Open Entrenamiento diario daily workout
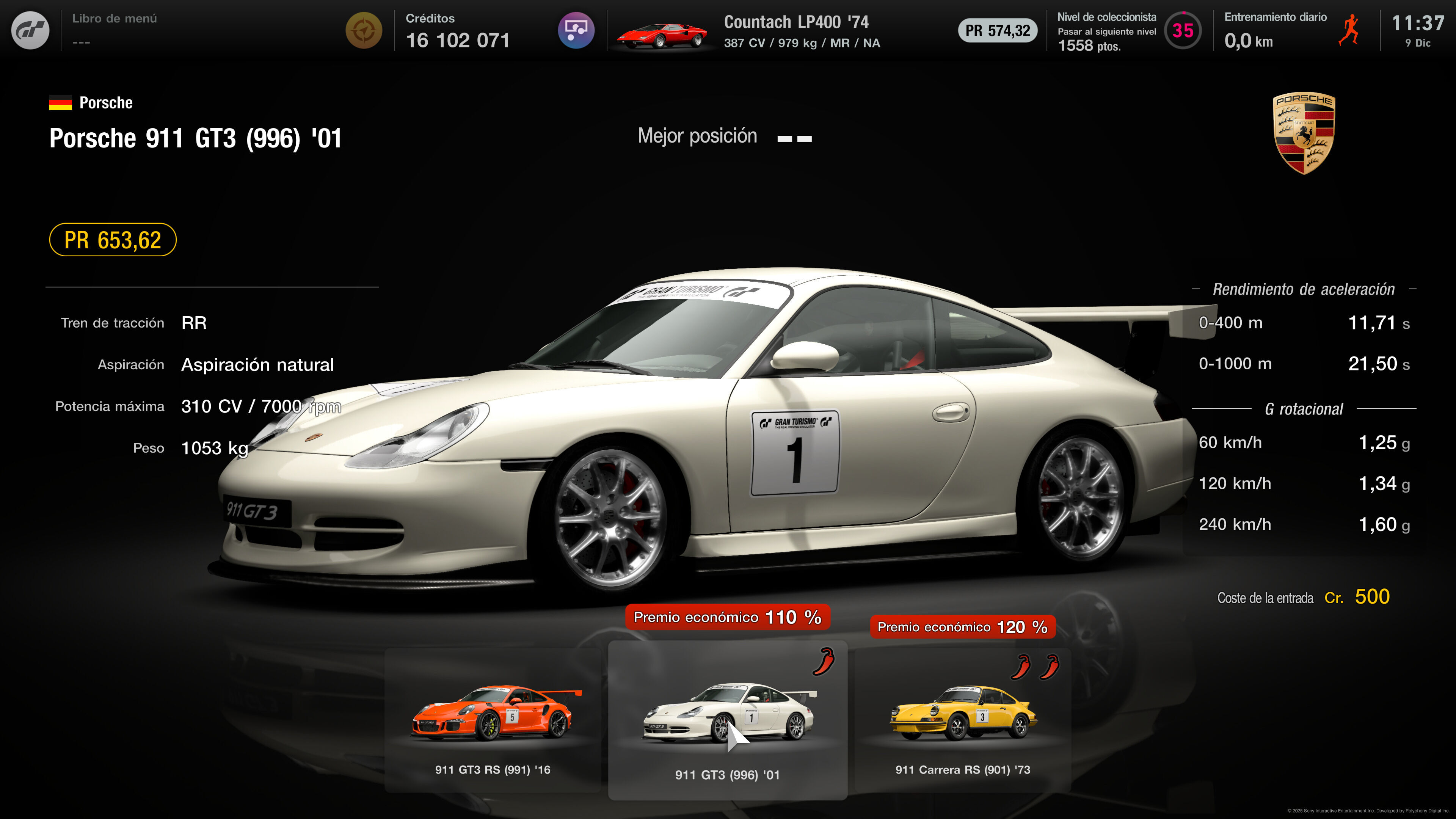 click(1291, 30)
